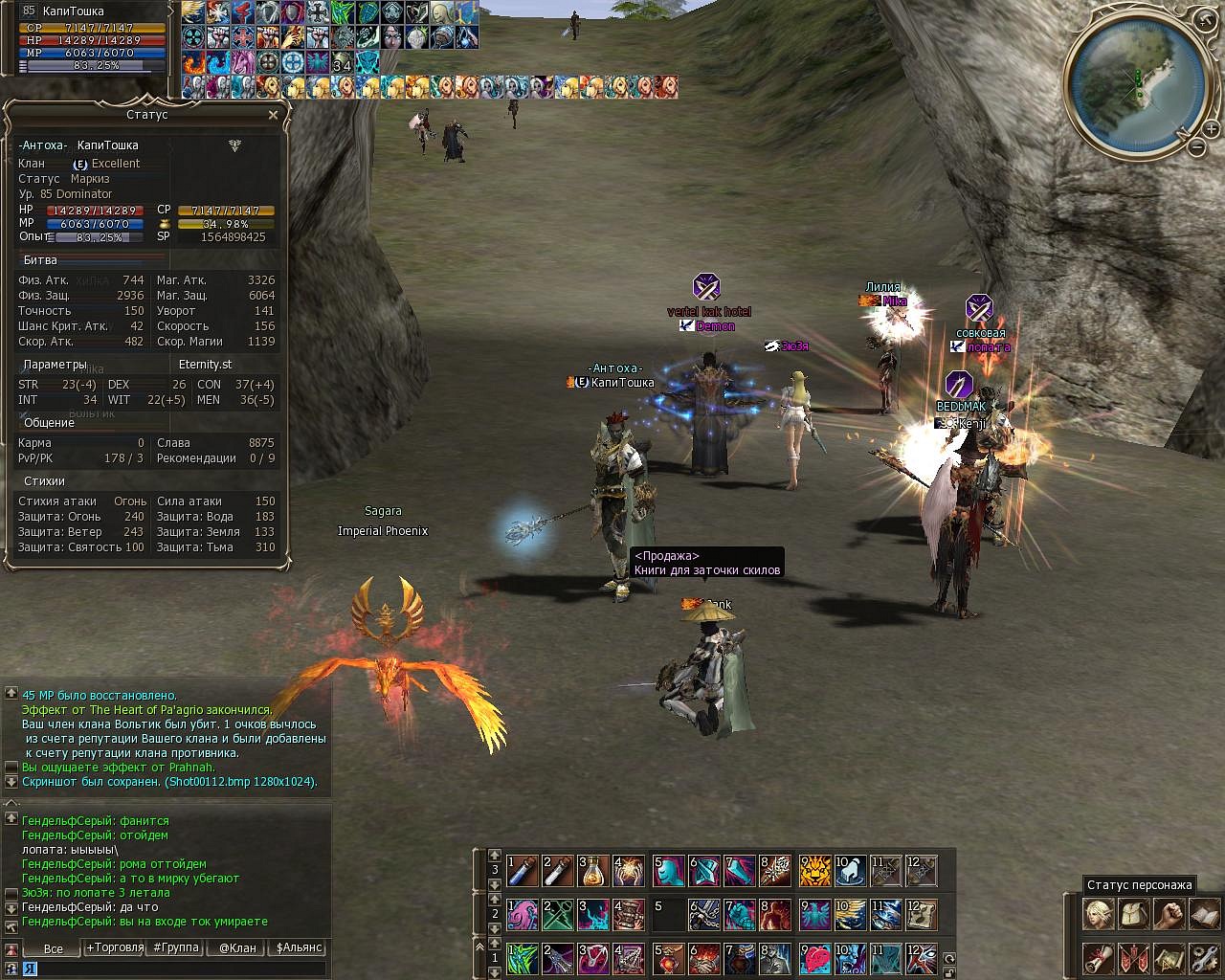Viewport: 1225px width, 980px height.
Task: Open the clan banners icon
Action: pyautogui.click(x=1133, y=957)
